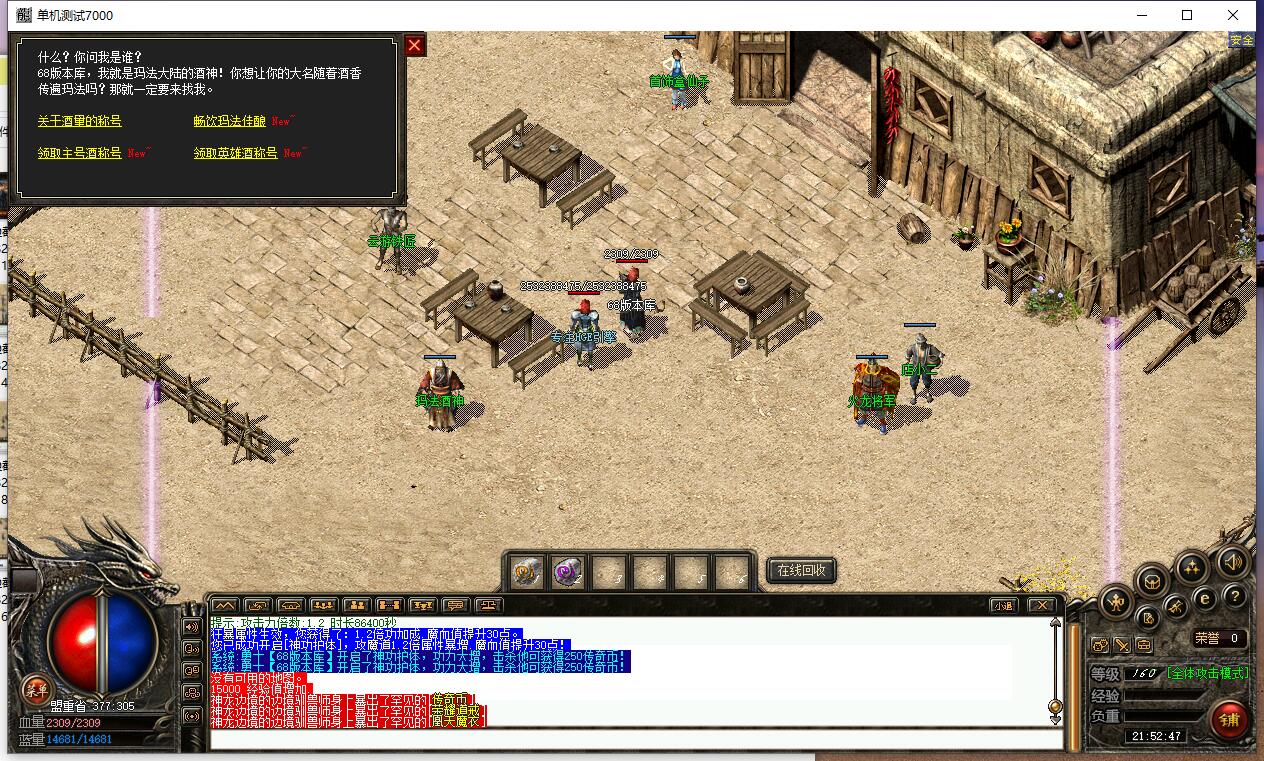Open the round 菜单 menu button
The width and height of the screenshot is (1264, 761).
tap(36, 688)
